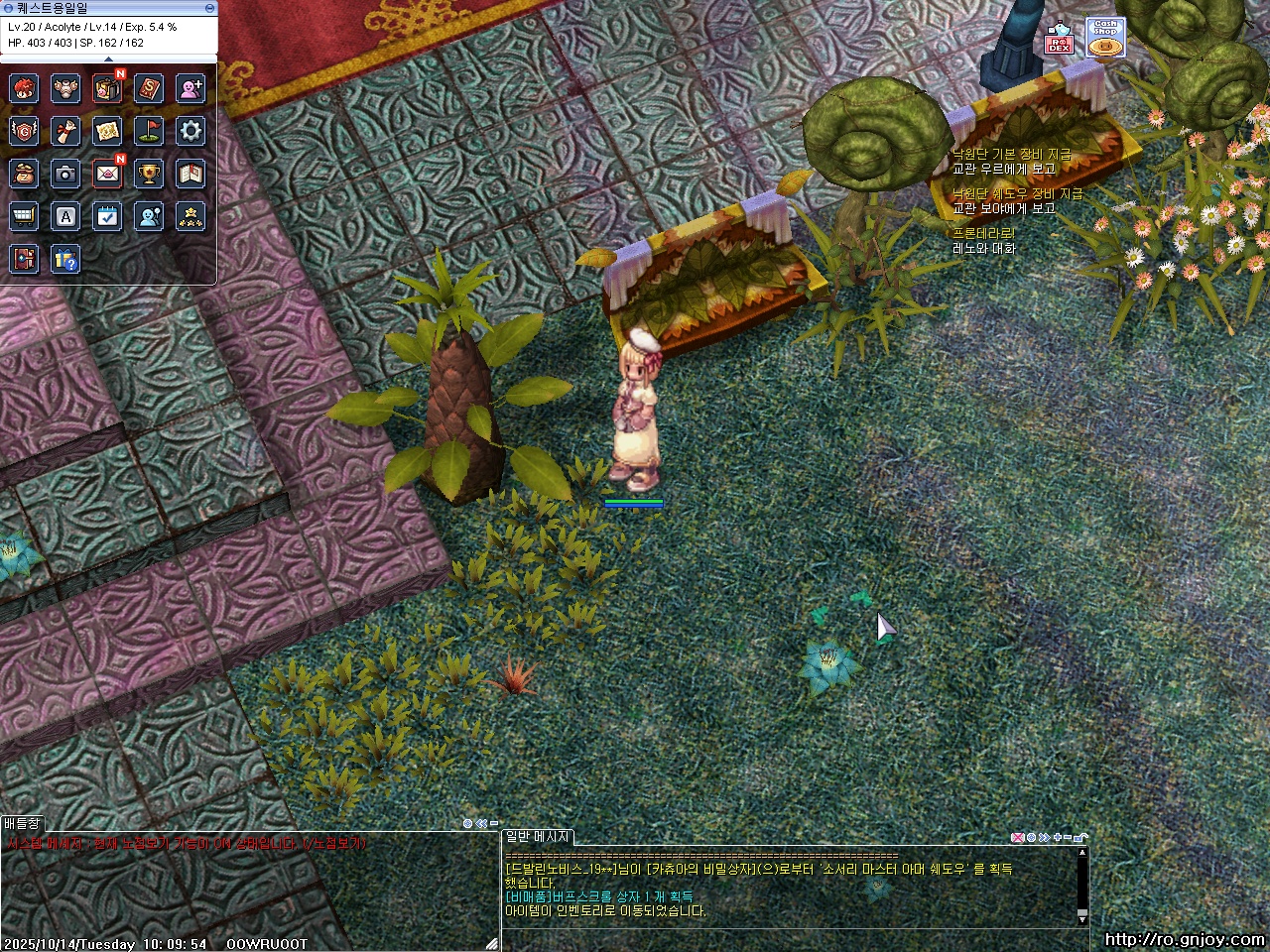The image size is (1270, 952).
Task: Collapse the menu panel with the up arrow
Action: (x=109, y=59)
